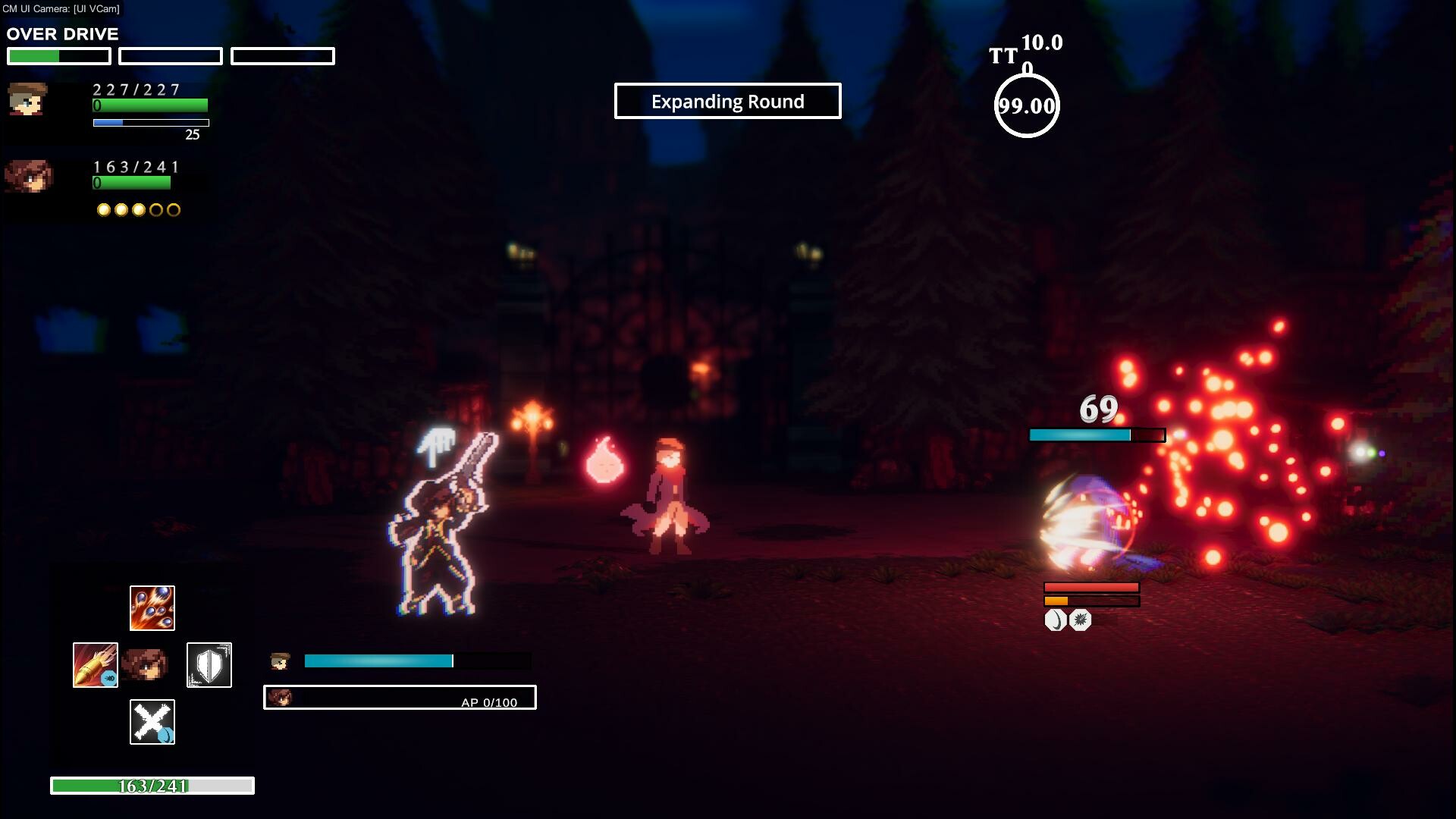Select the golden bullet attack skill icon
Image resolution: width=1456 pixels, height=819 pixels.
click(95, 664)
